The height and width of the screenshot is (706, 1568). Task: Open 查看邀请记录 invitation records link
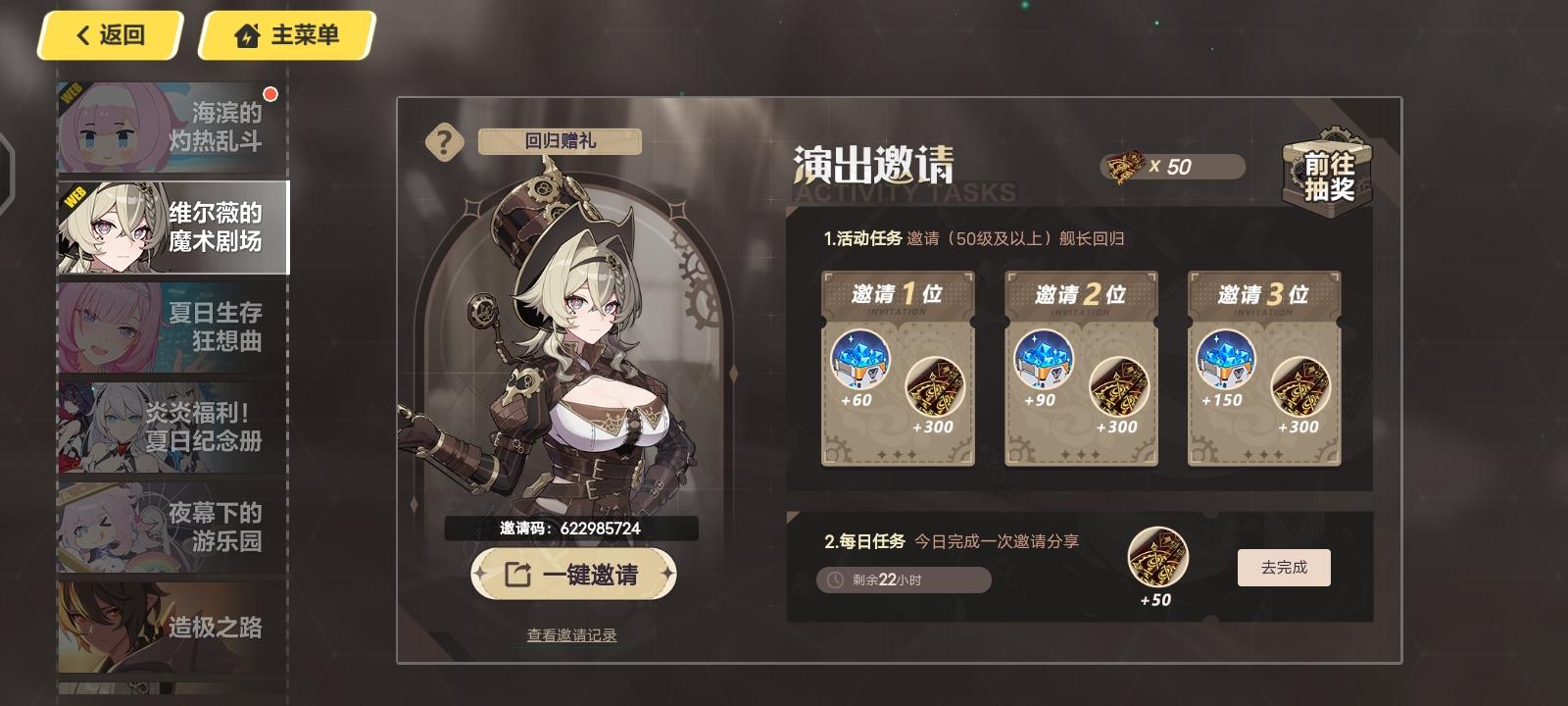(x=573, y=633)
